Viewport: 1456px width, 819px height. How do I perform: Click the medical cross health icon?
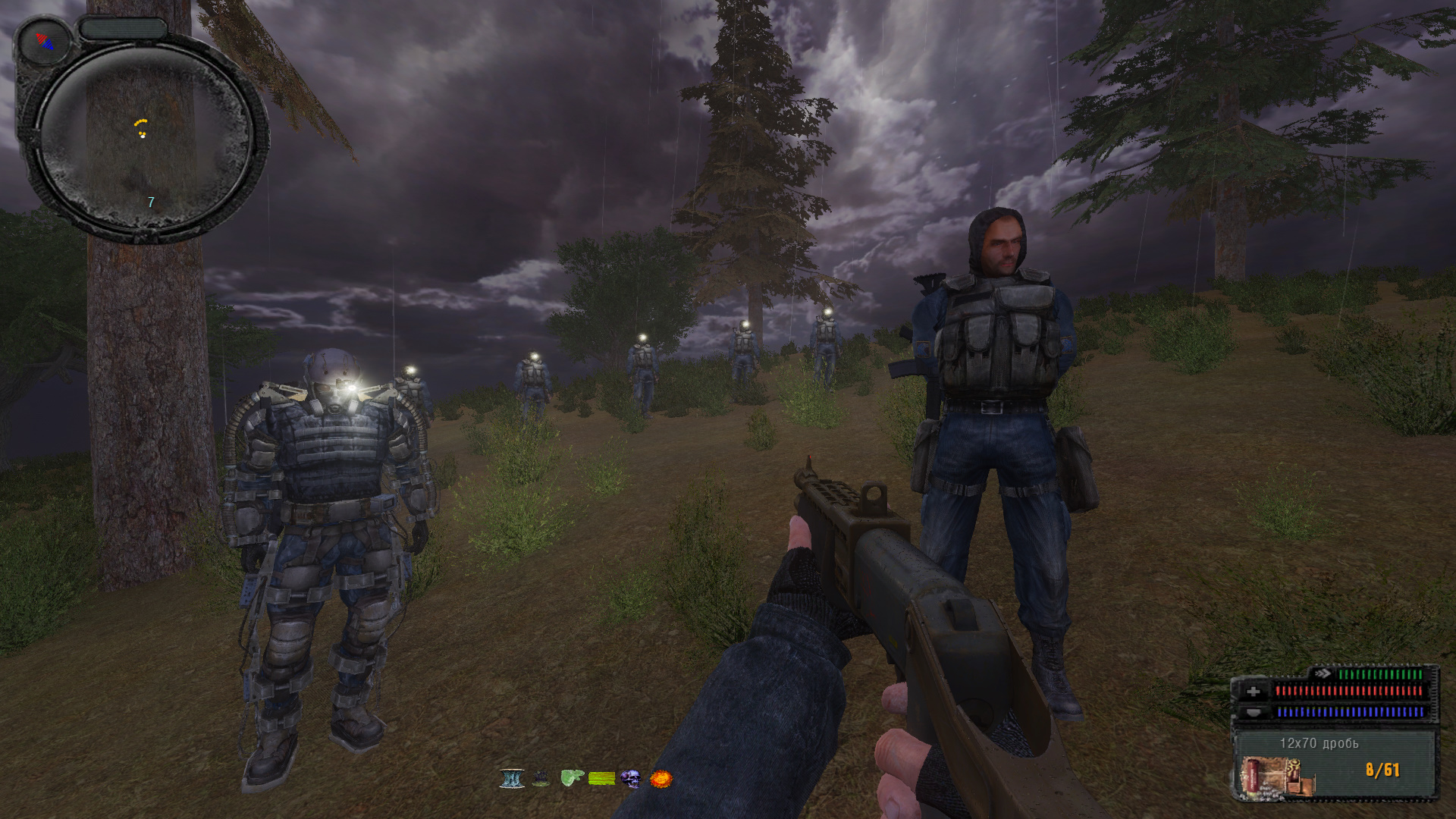[1253, 692]
